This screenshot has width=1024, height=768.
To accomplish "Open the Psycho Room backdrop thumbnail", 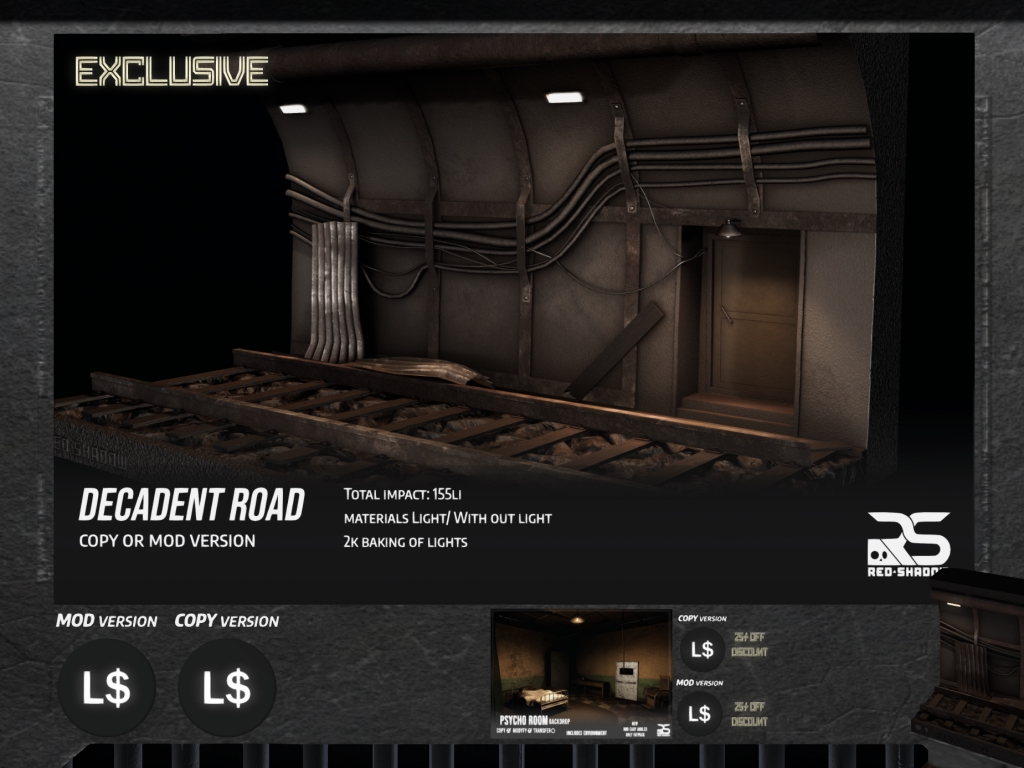I will point(581,673).
